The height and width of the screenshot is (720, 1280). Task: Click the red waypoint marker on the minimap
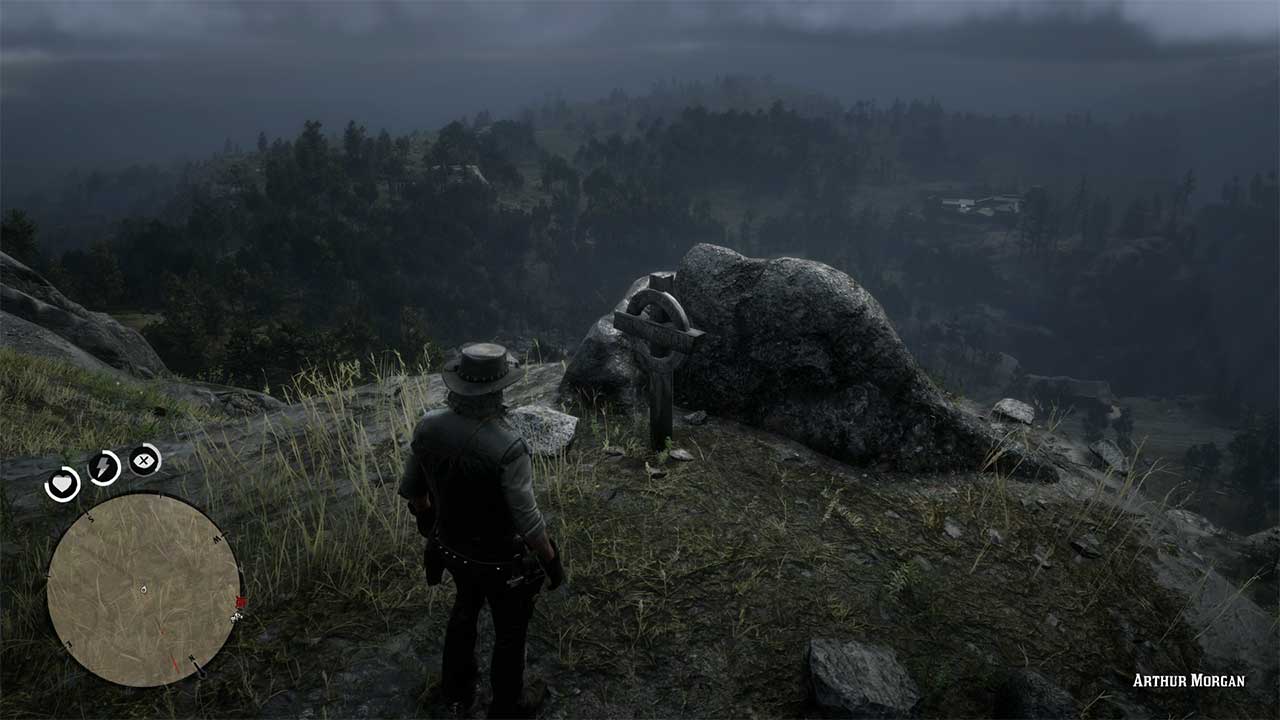point(241,600)
